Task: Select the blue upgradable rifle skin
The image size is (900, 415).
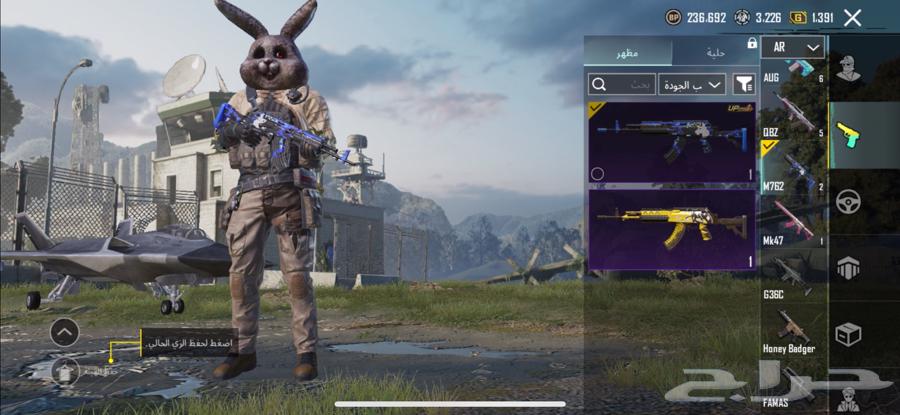Action: click(672, 141)
